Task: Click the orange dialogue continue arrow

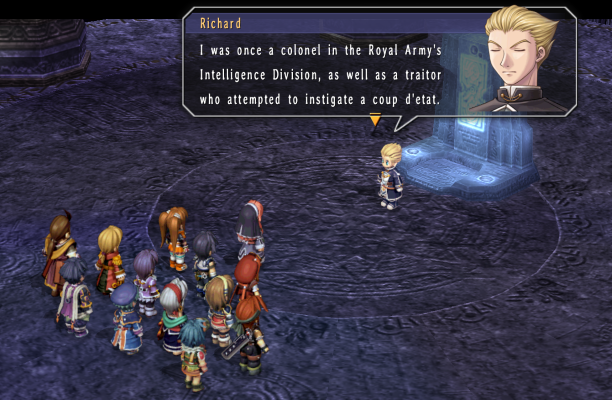Action: [375, 120]
